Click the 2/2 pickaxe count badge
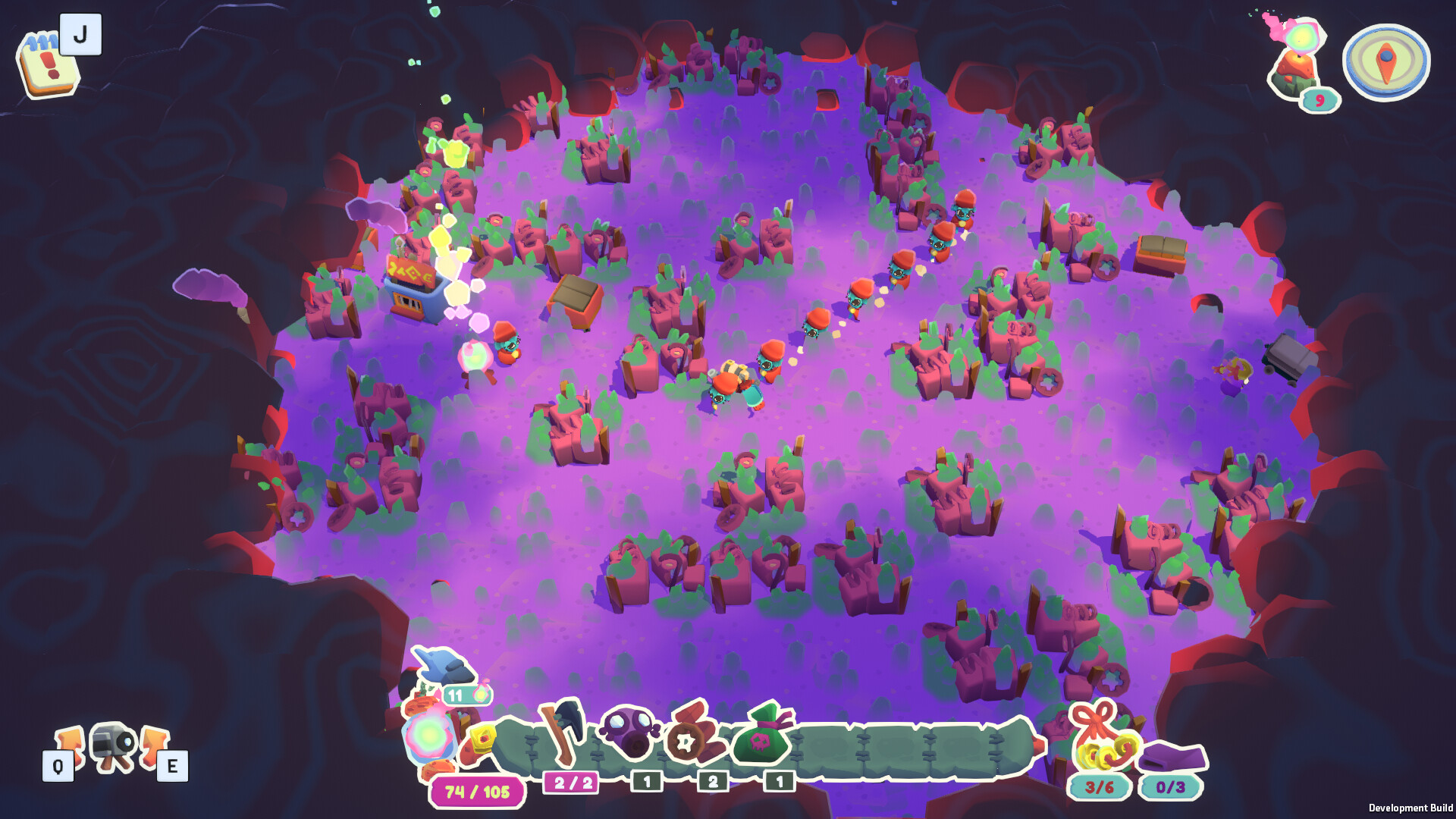1456x819 pixels. (x=573, y=782)
